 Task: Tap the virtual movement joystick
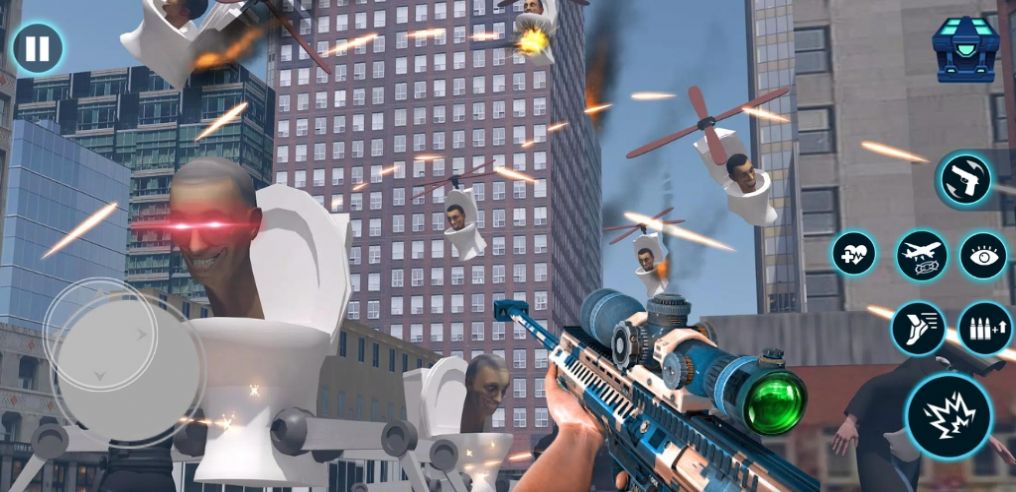point(101,346)
